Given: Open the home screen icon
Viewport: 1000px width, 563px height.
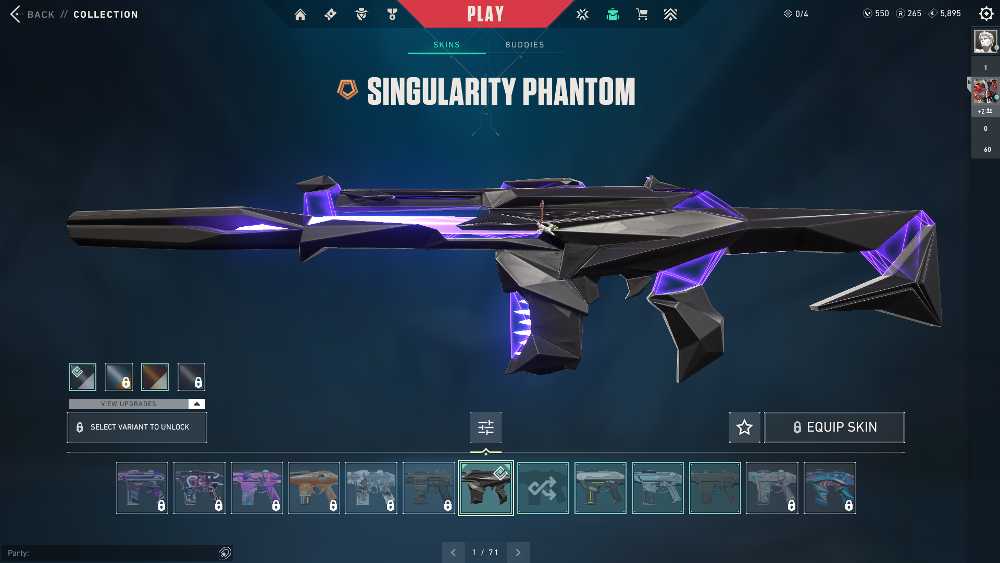Looking at the screenshot, I should (x=300, y=14).
